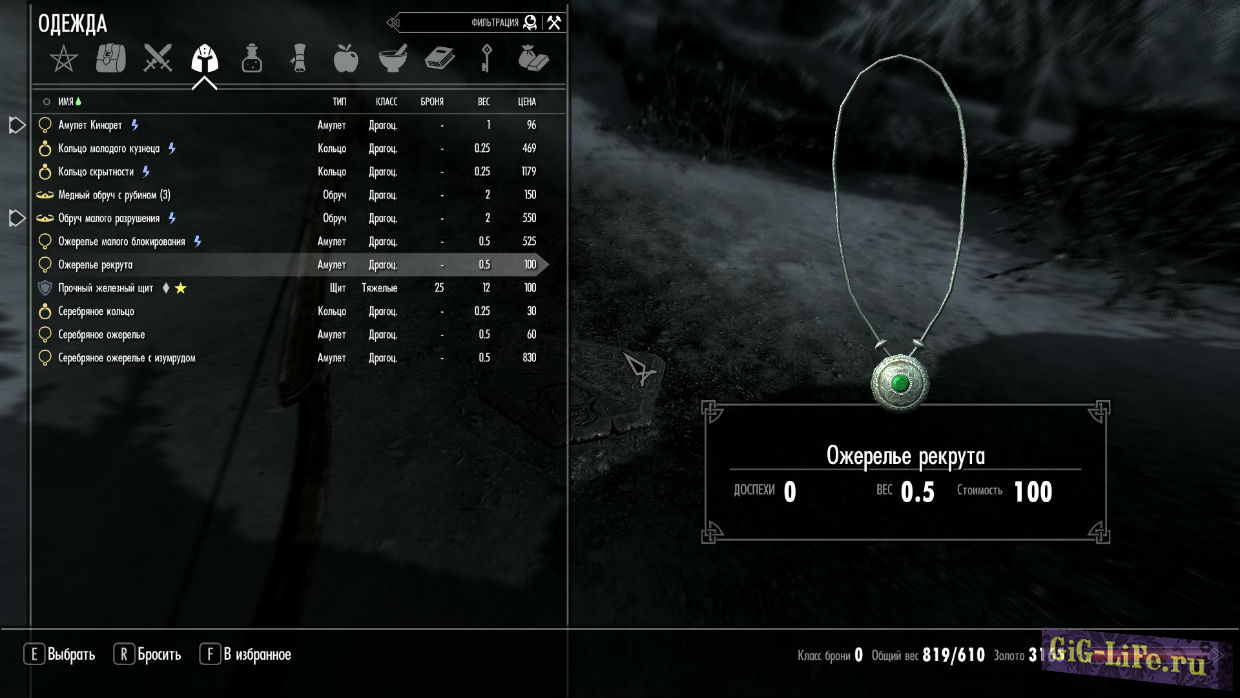Screen dimensions: 1240x698
Task: Switch to the food apple category
Action: coord(345,59)
